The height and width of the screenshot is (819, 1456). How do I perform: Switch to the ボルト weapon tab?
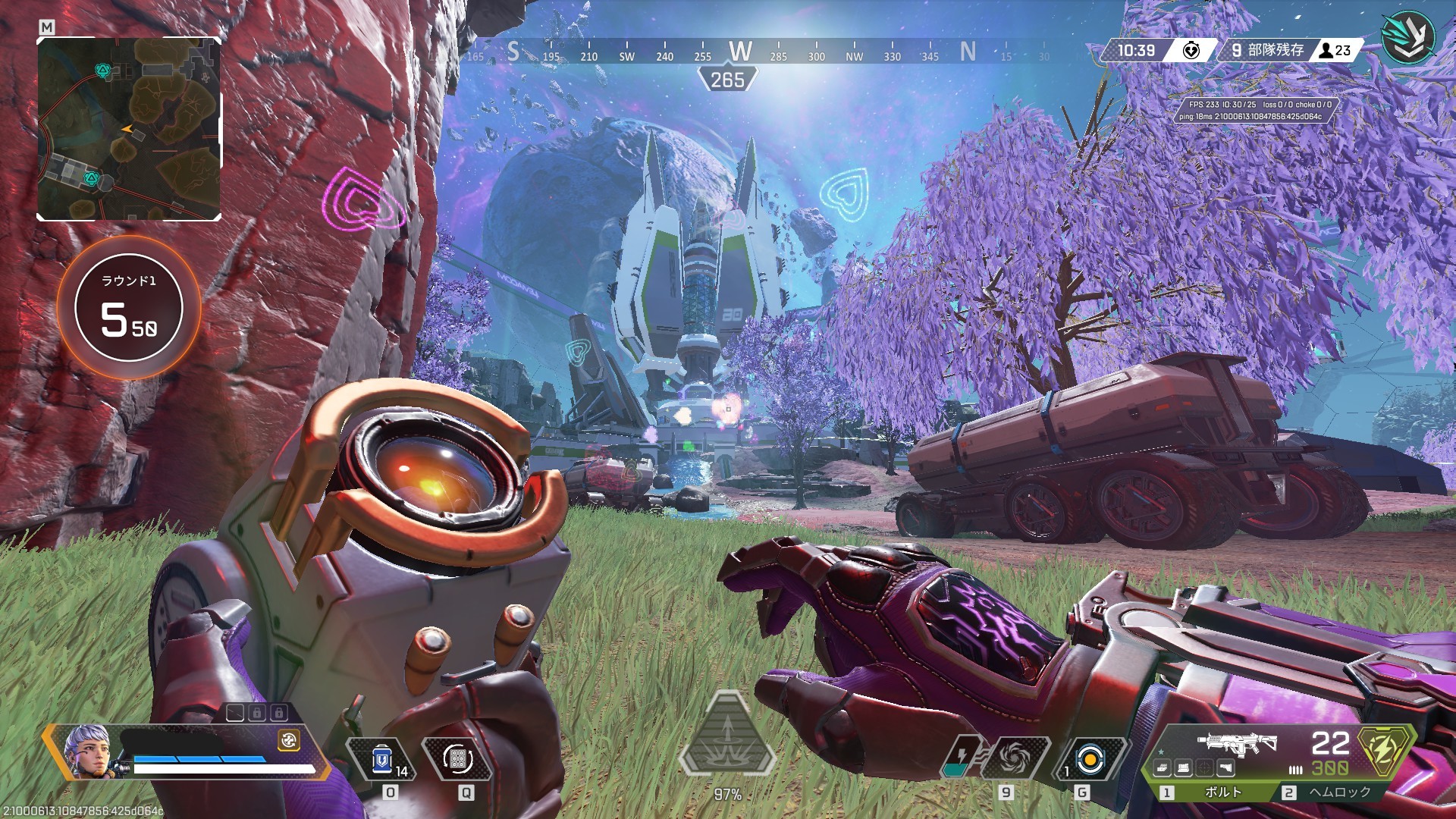[x=1213, y=792]
